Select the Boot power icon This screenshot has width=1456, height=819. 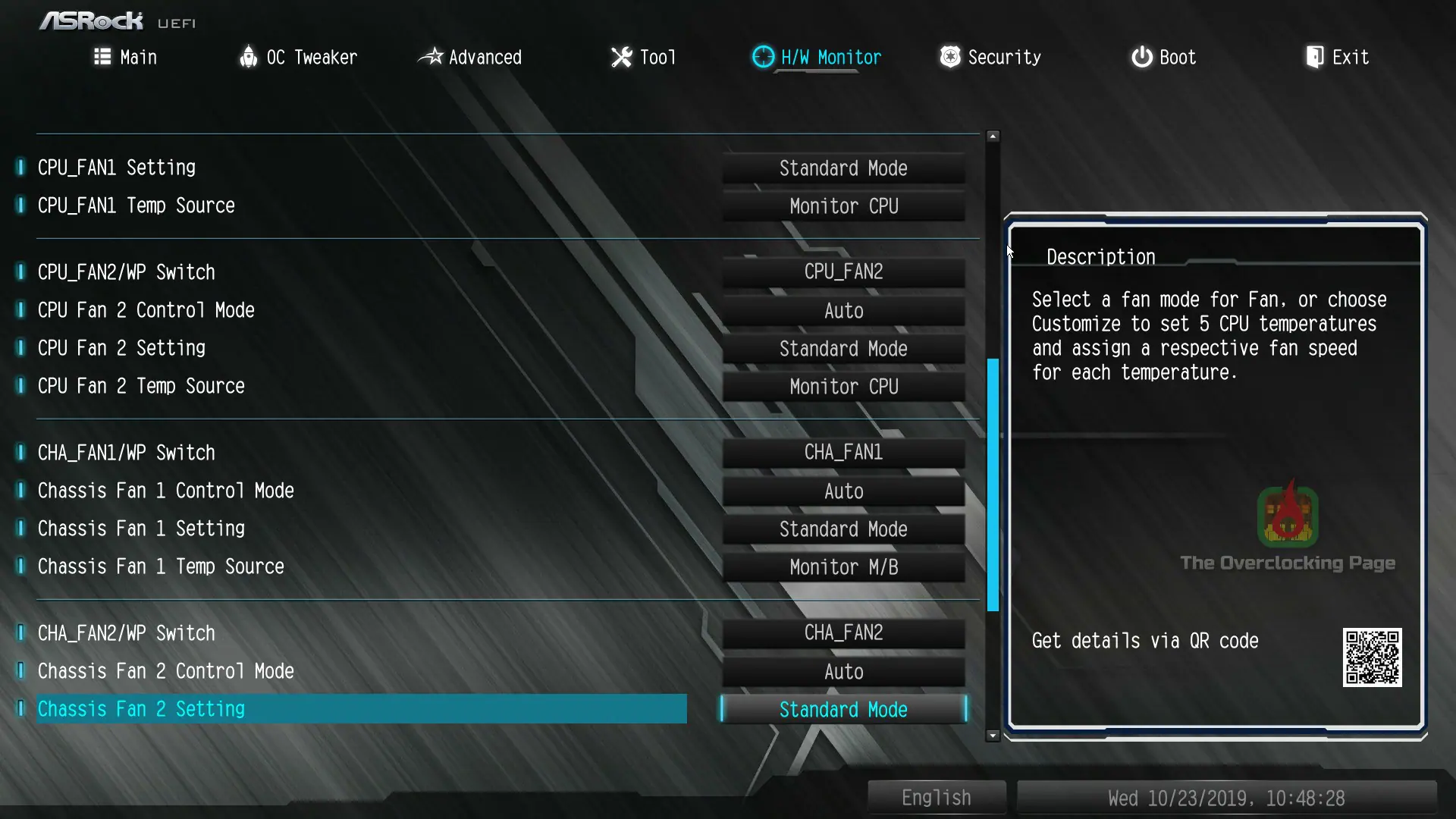click(1141, 57)
